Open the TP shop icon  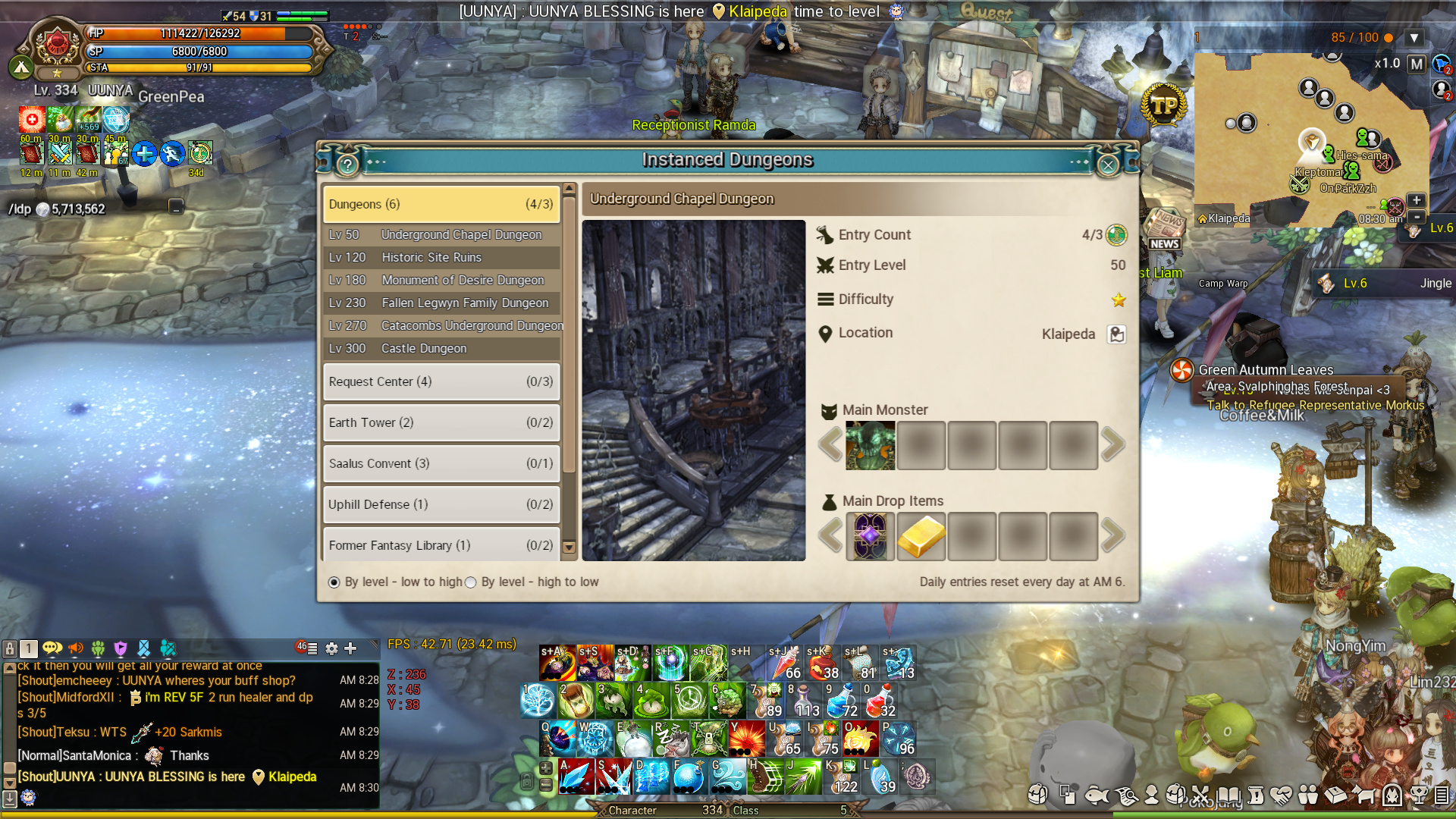(1164, 106)
